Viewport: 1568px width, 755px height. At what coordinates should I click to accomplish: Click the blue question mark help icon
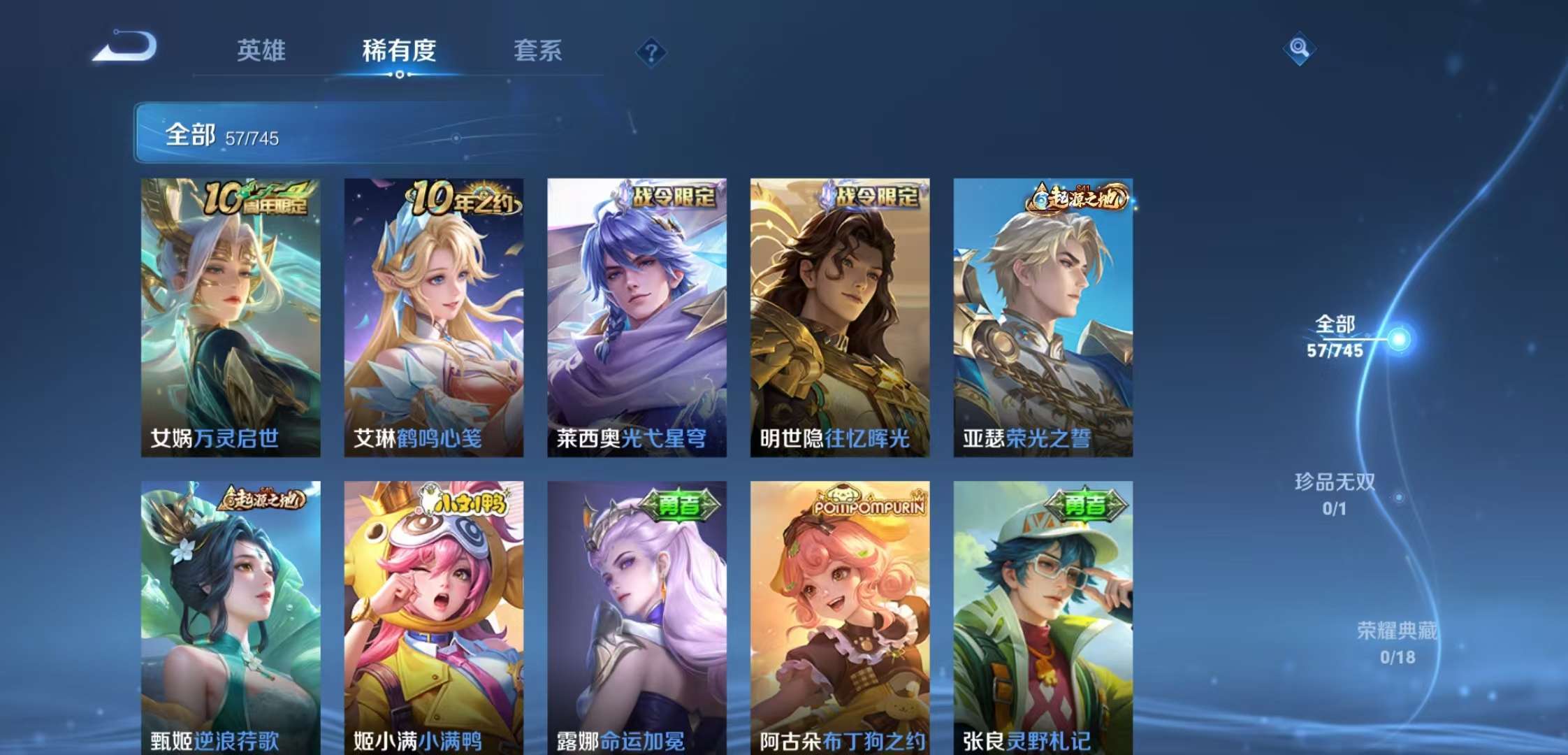(651, 52)
